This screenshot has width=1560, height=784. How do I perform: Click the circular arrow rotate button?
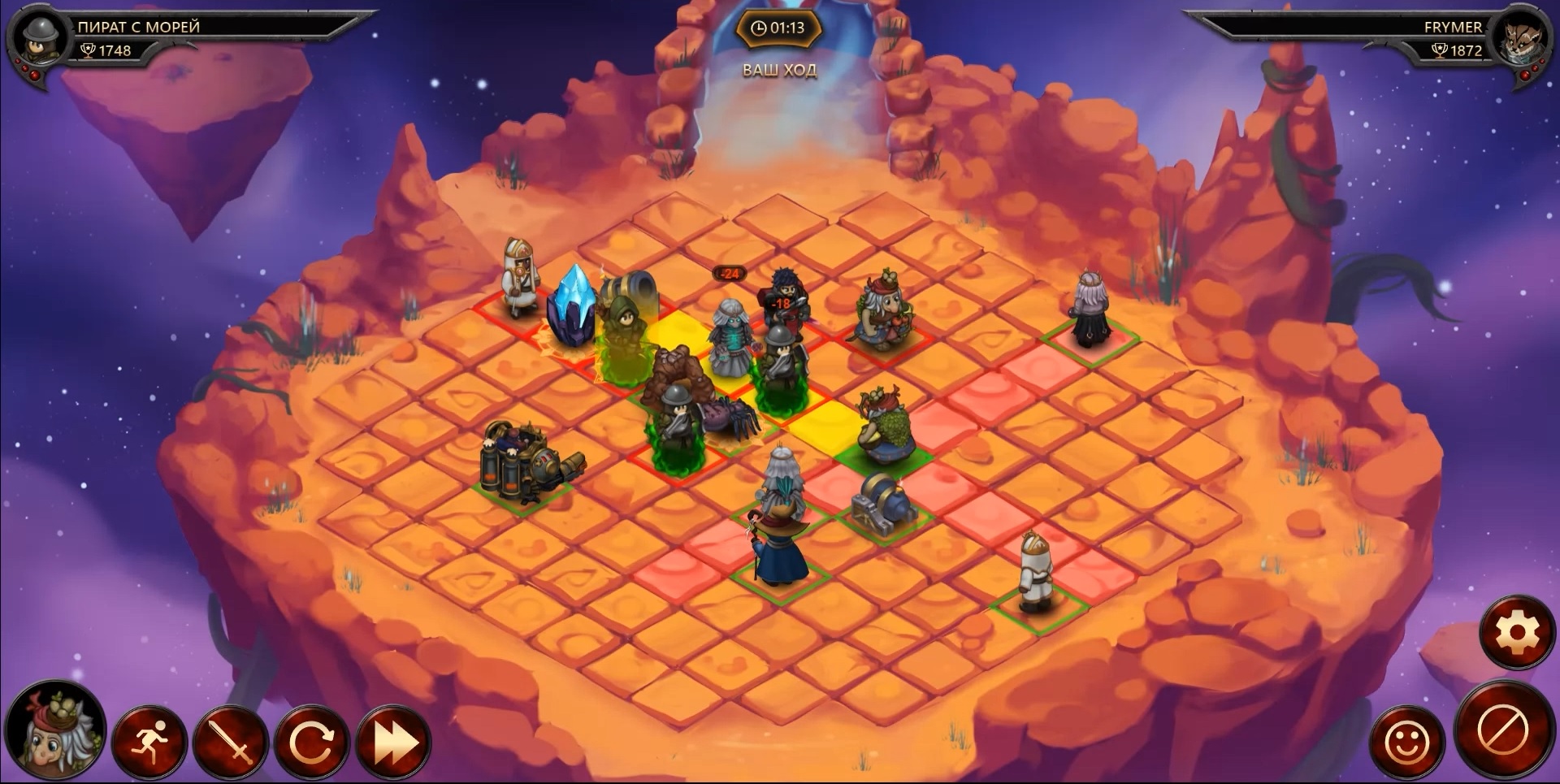(x=312, y=741)
